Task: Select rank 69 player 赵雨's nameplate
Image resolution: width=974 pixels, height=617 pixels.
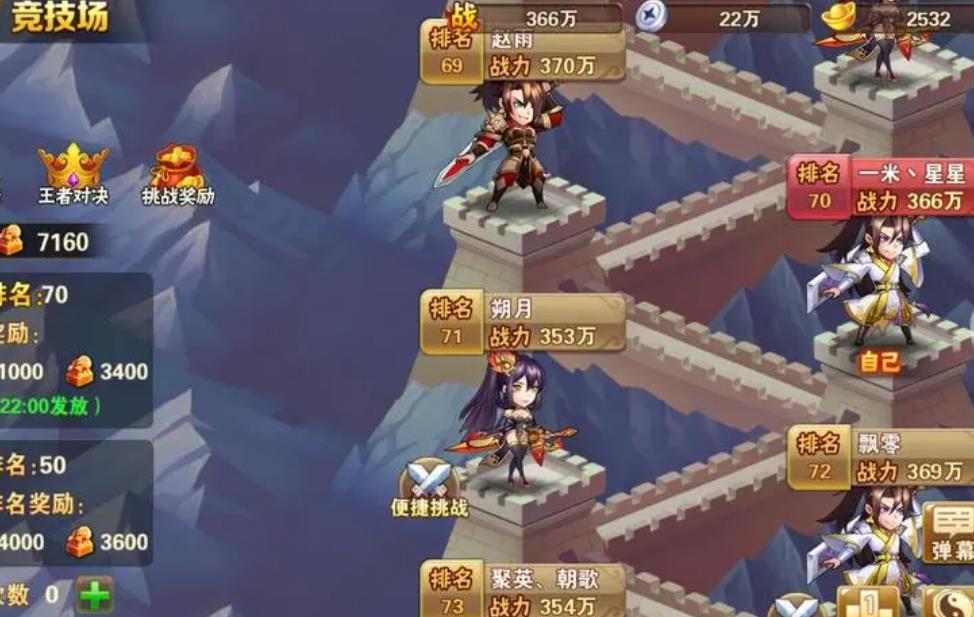Action: (523, 54)
